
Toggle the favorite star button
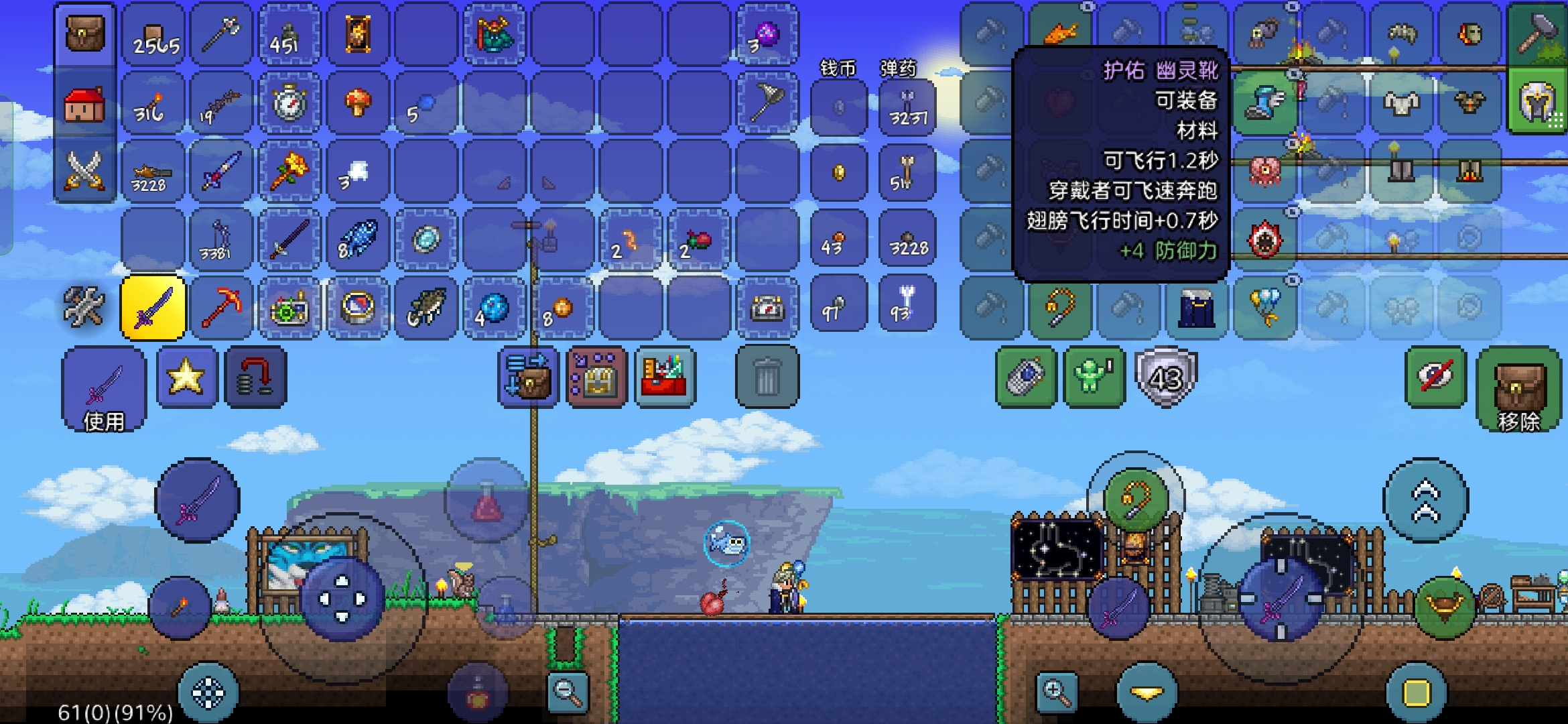[187, 377]
